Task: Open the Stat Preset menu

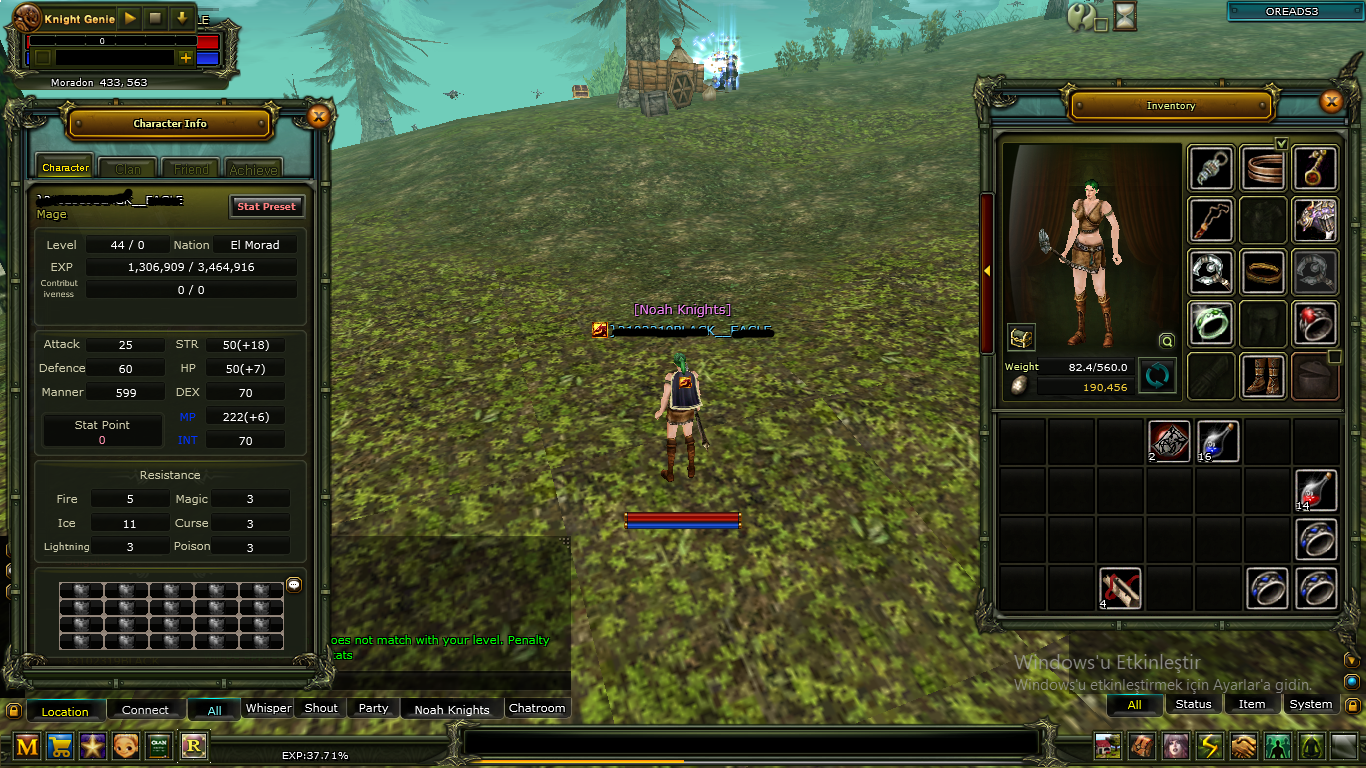Action: 266,206
